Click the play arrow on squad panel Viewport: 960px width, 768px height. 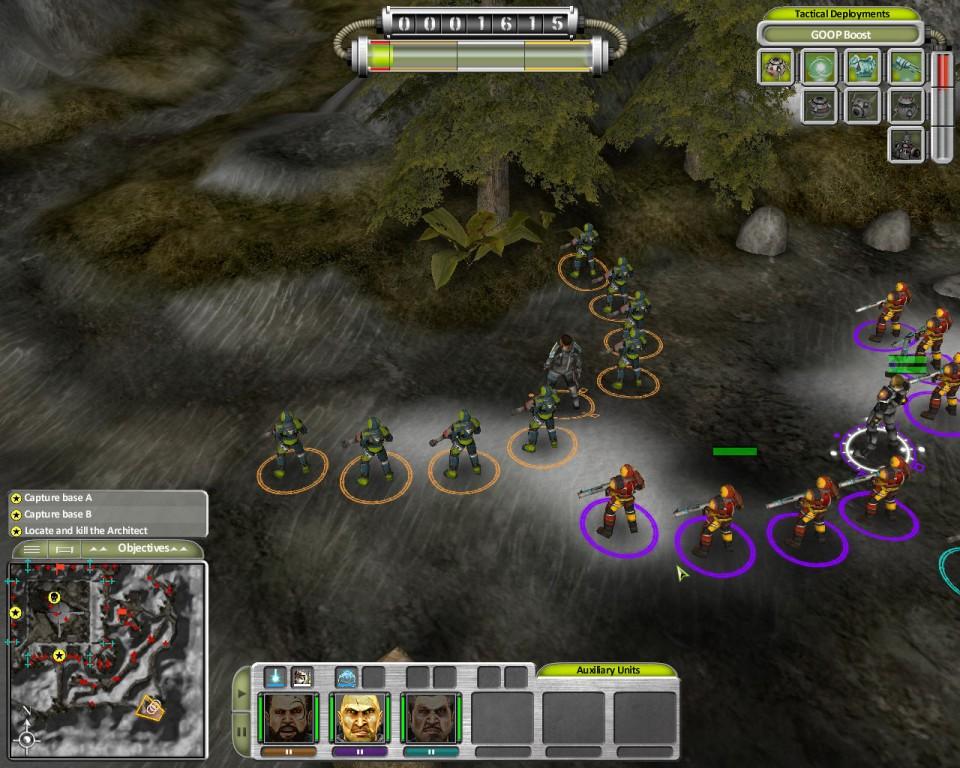coord(241,693)
